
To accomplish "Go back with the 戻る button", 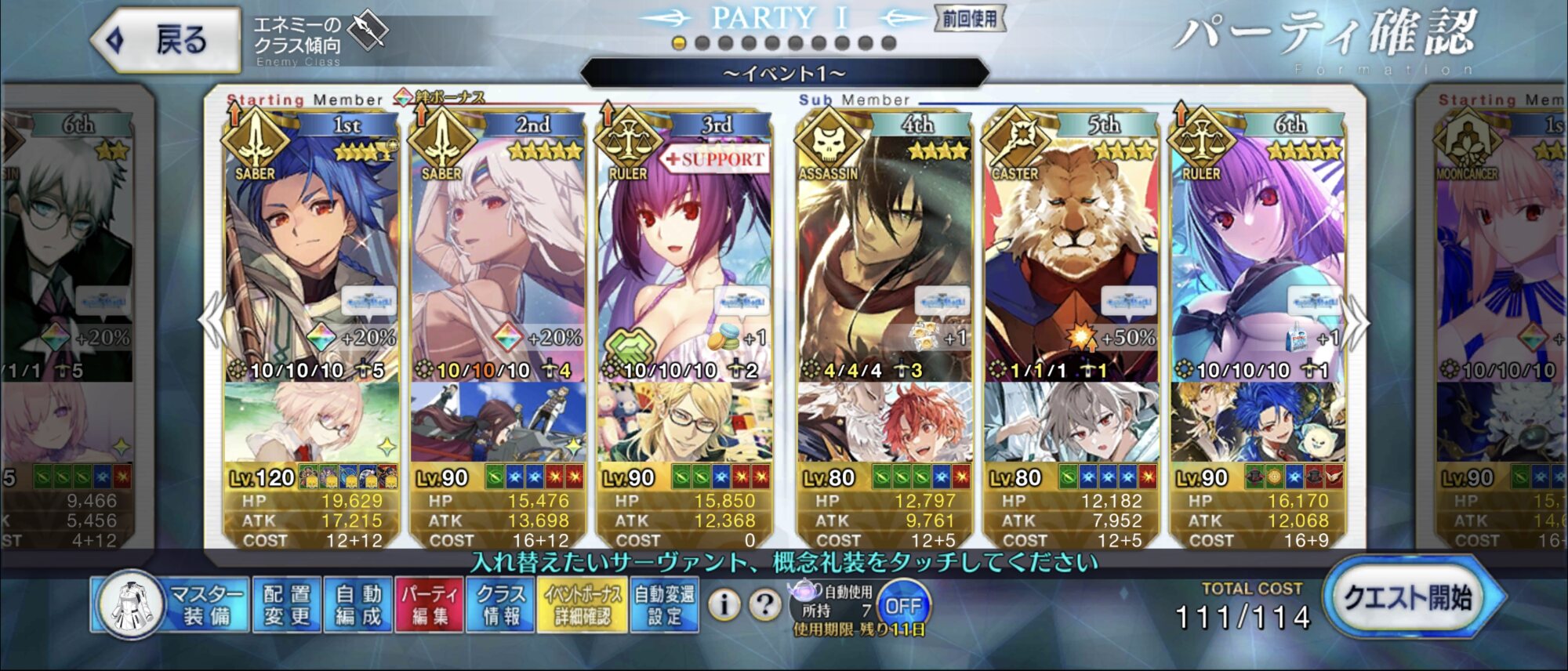I will [x=166, y=40].
